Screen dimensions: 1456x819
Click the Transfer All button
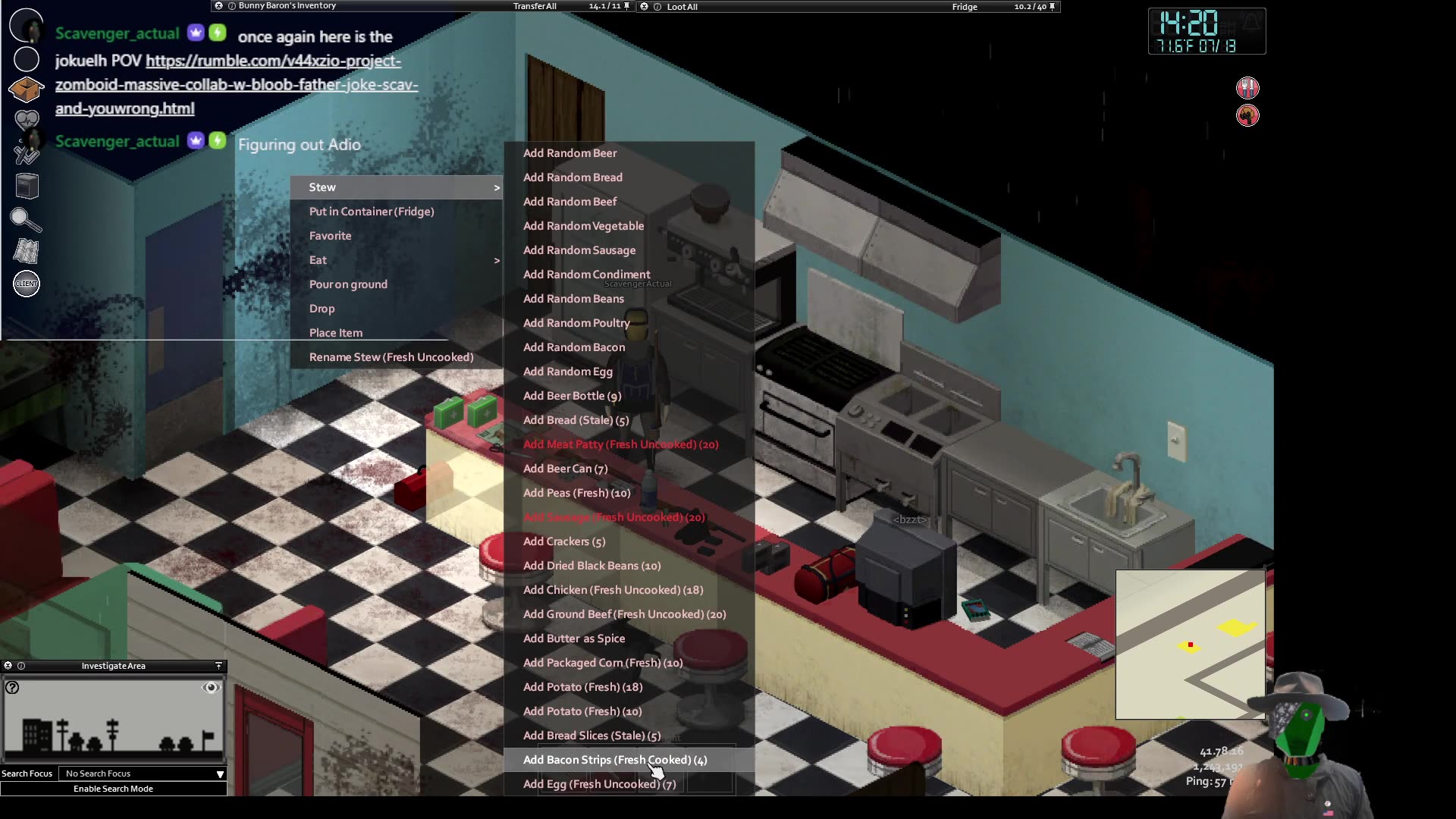[x=535, y=5]
